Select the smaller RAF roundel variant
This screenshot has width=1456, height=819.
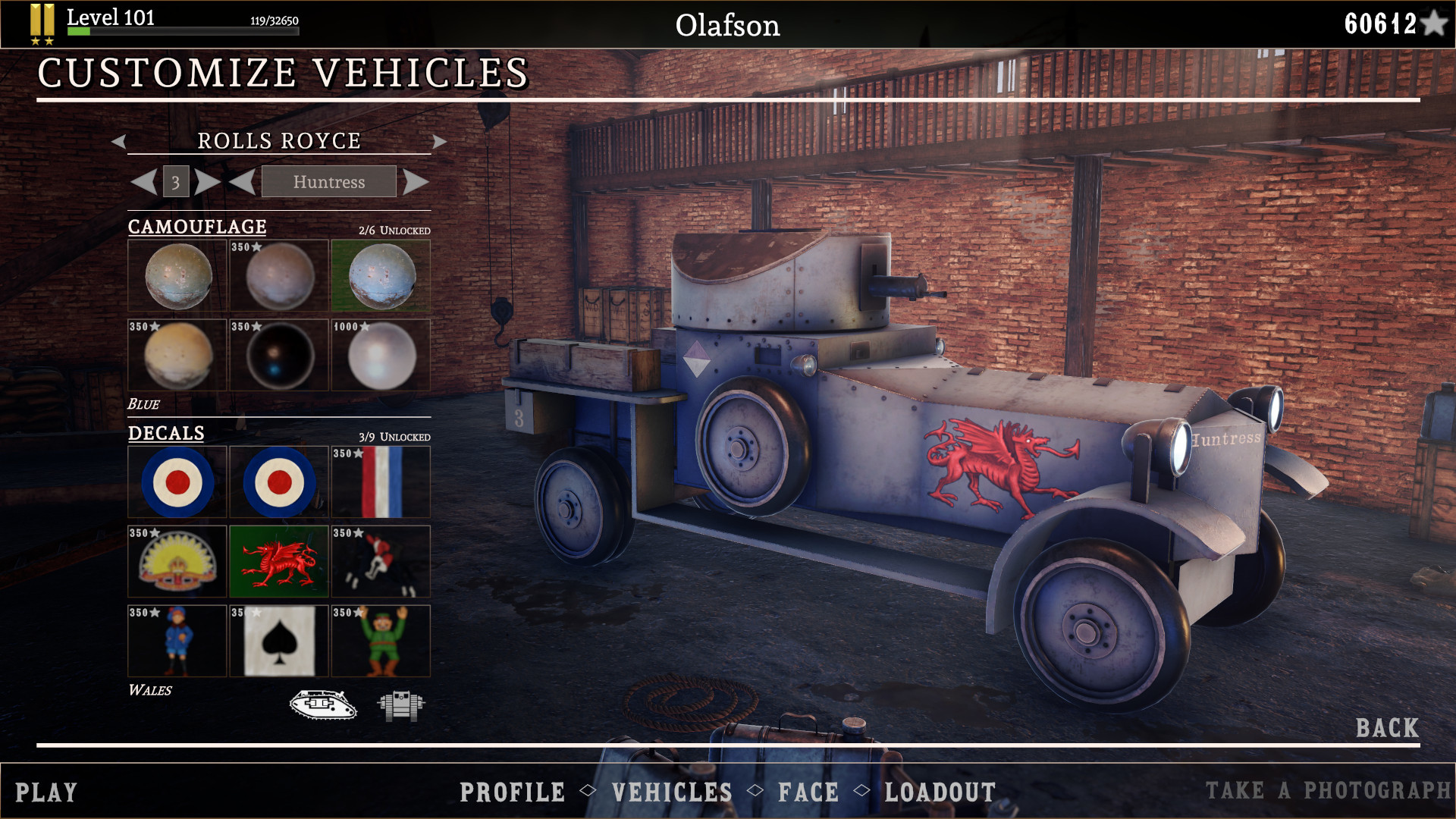click(278, 482)
